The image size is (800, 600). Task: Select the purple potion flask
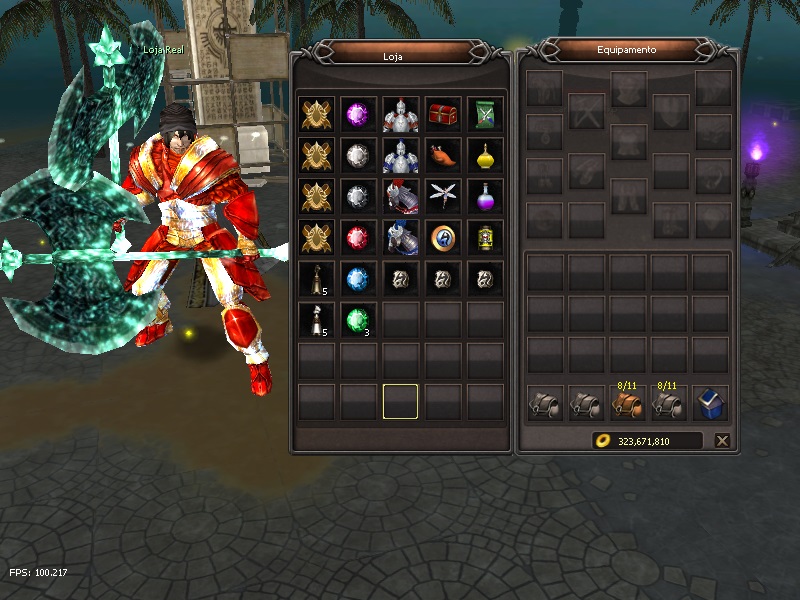(x=484, y=196)
